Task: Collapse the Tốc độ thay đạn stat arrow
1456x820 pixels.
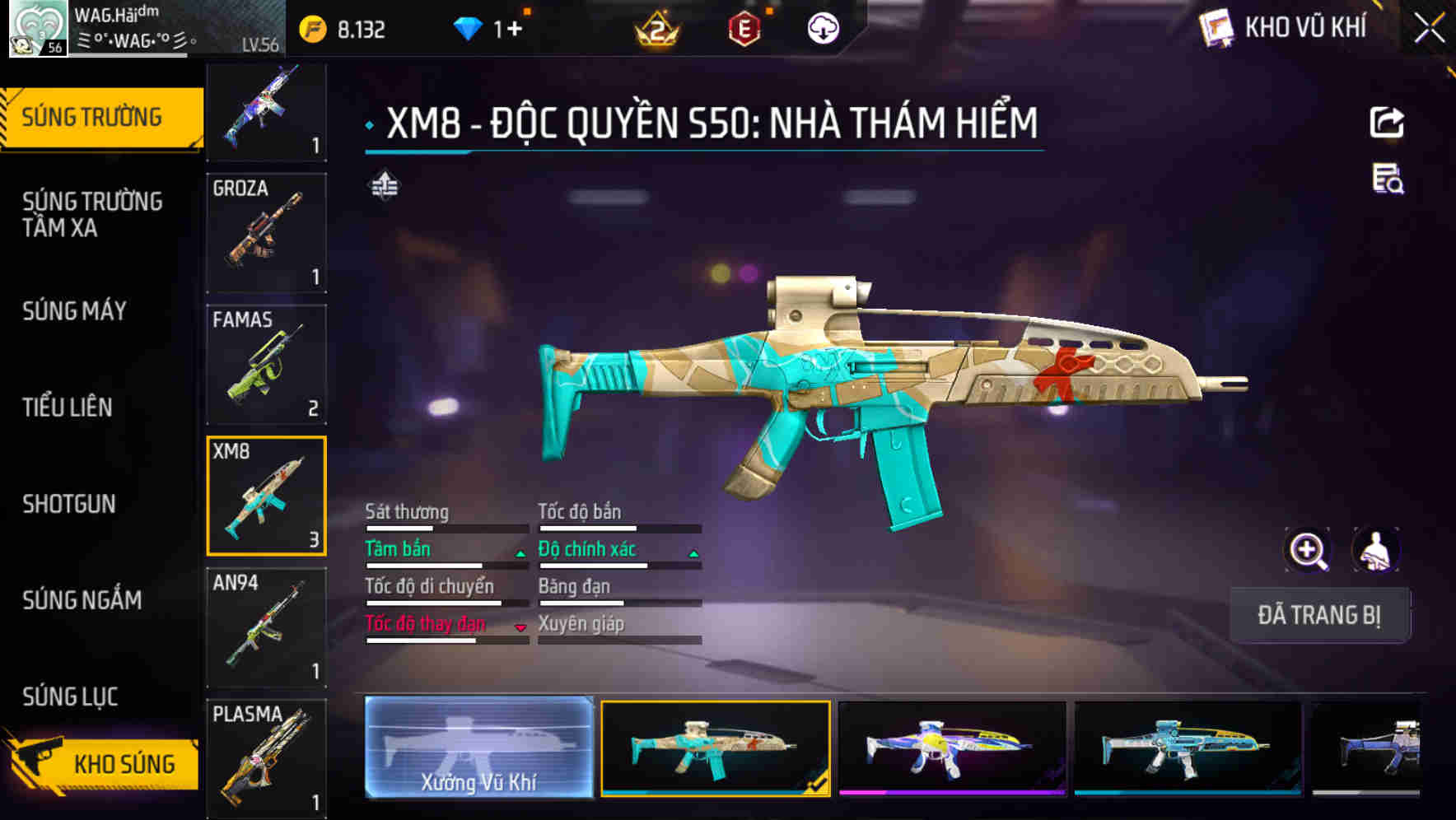Action: pos(519,627)
